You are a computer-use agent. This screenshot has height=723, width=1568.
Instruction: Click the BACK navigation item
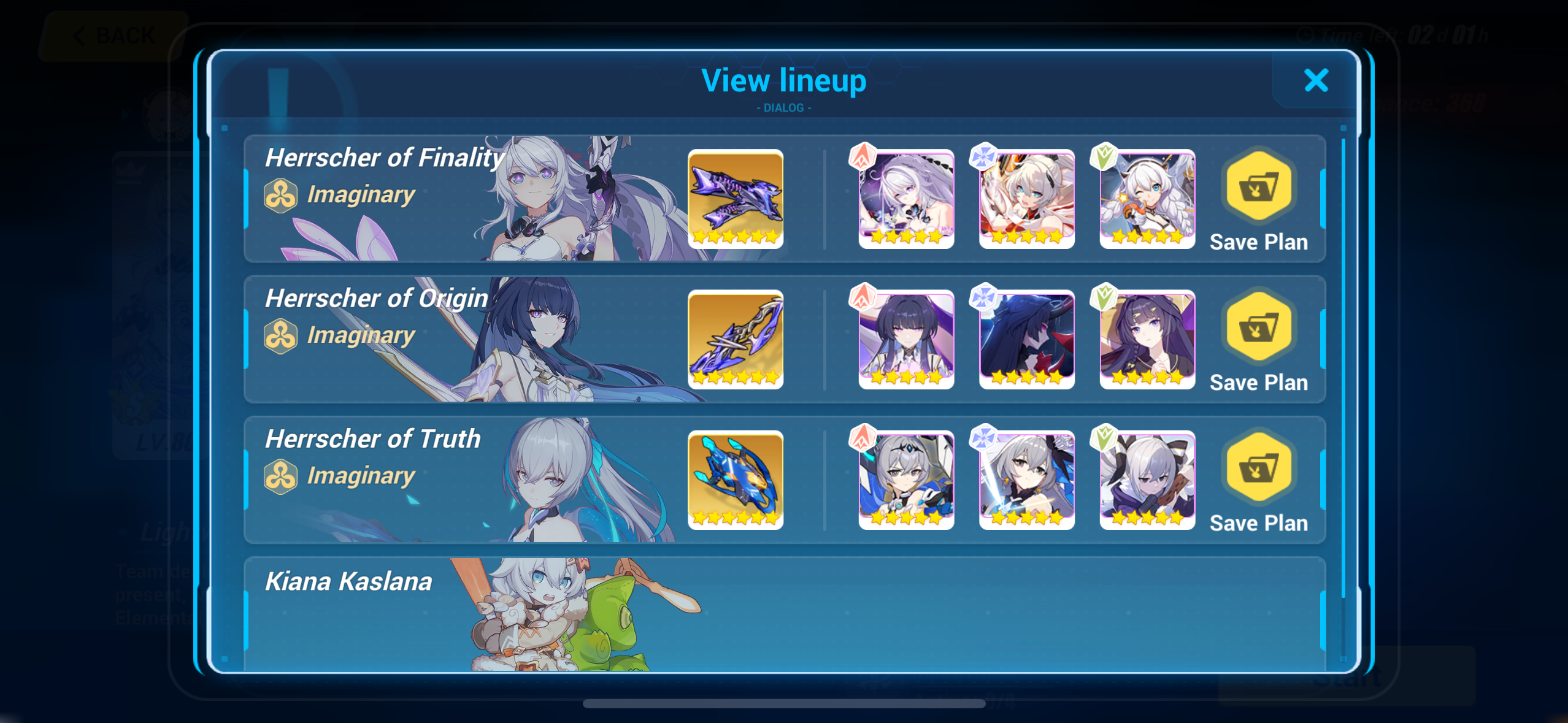click(113, 35)
